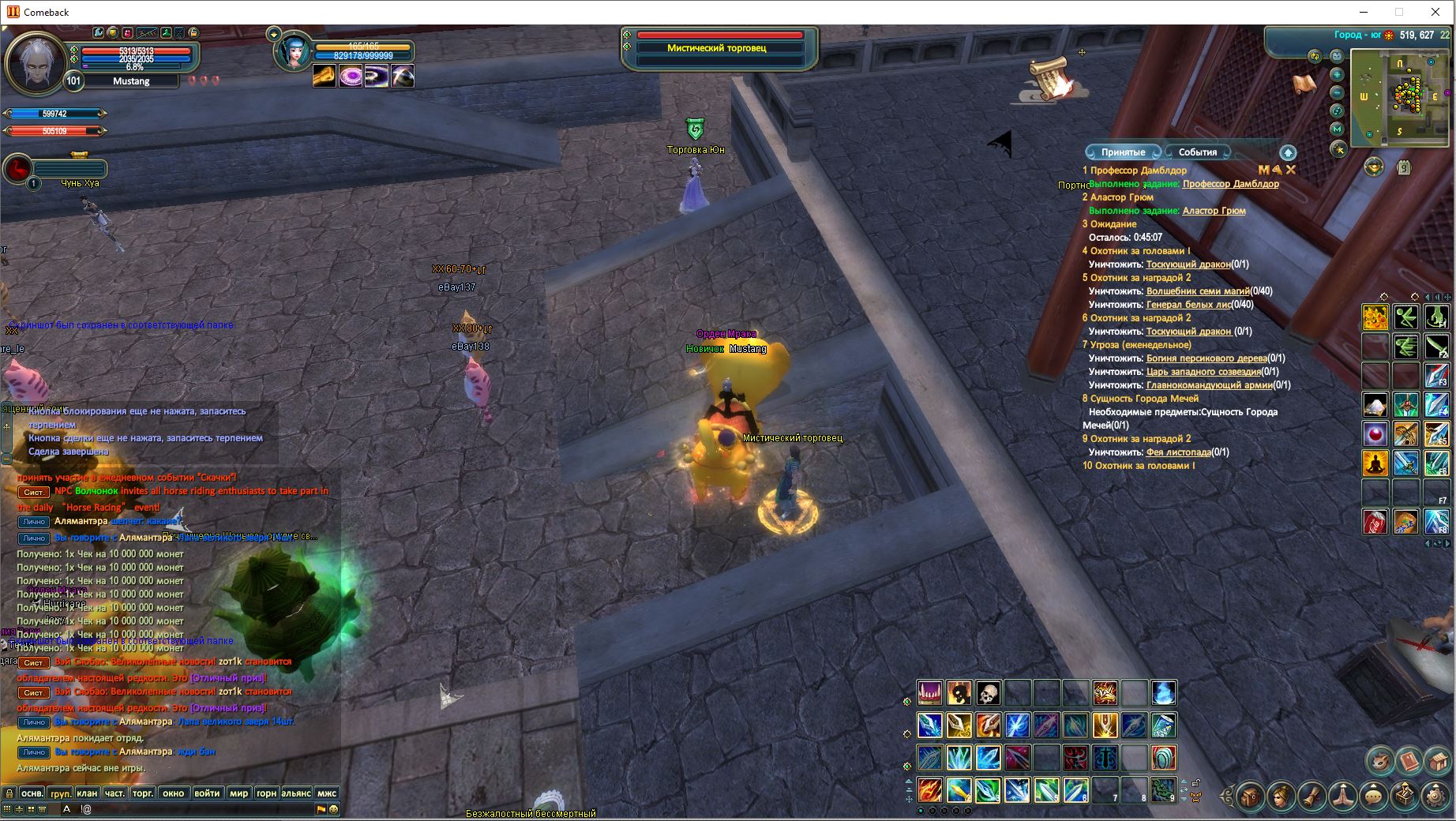Close the Comeback game window

point(1435,12)
